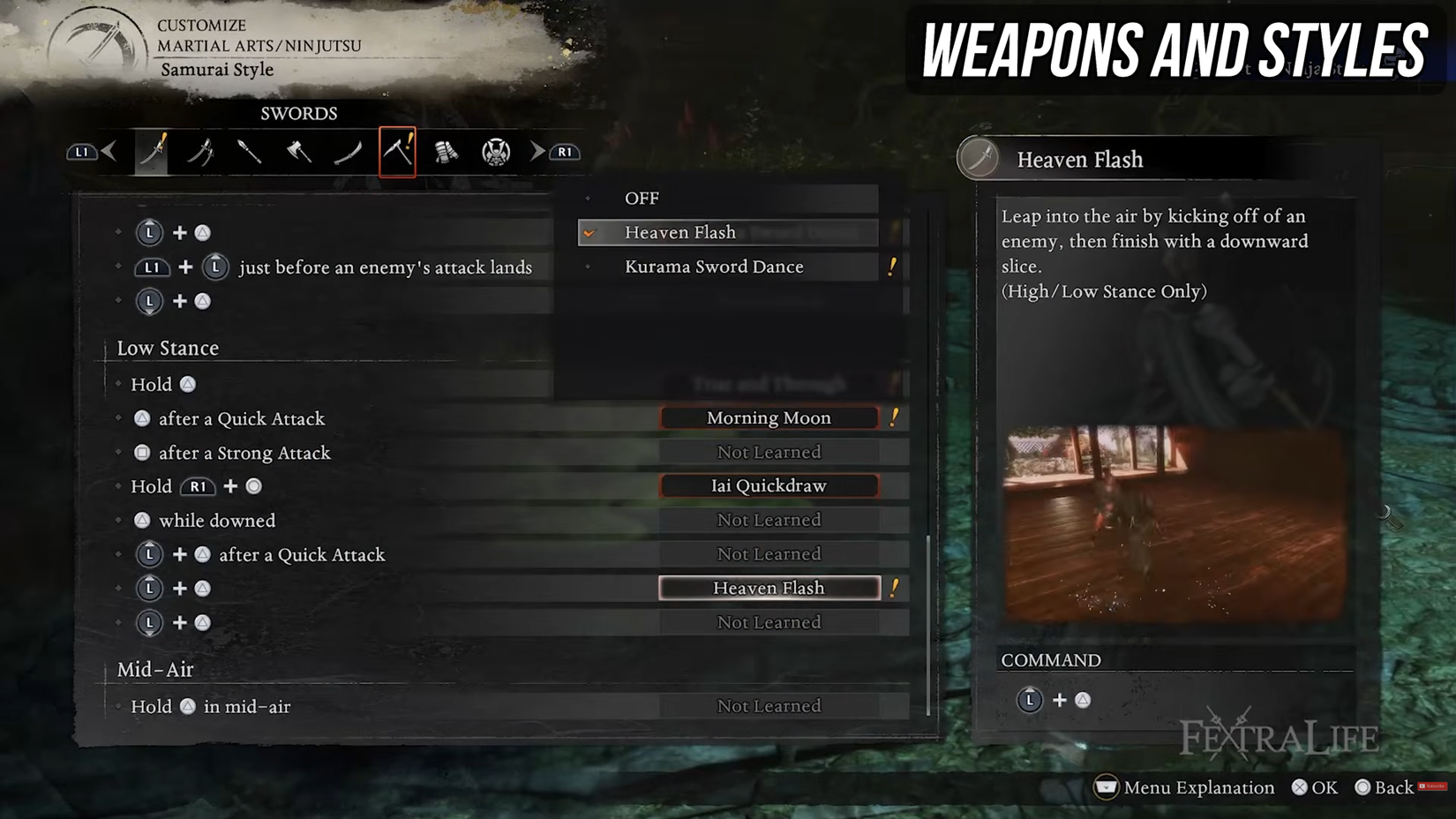Open the Iai Quickdraw skill slot
This screenshot has width=1456, height=819.
(x=768, y=485)
